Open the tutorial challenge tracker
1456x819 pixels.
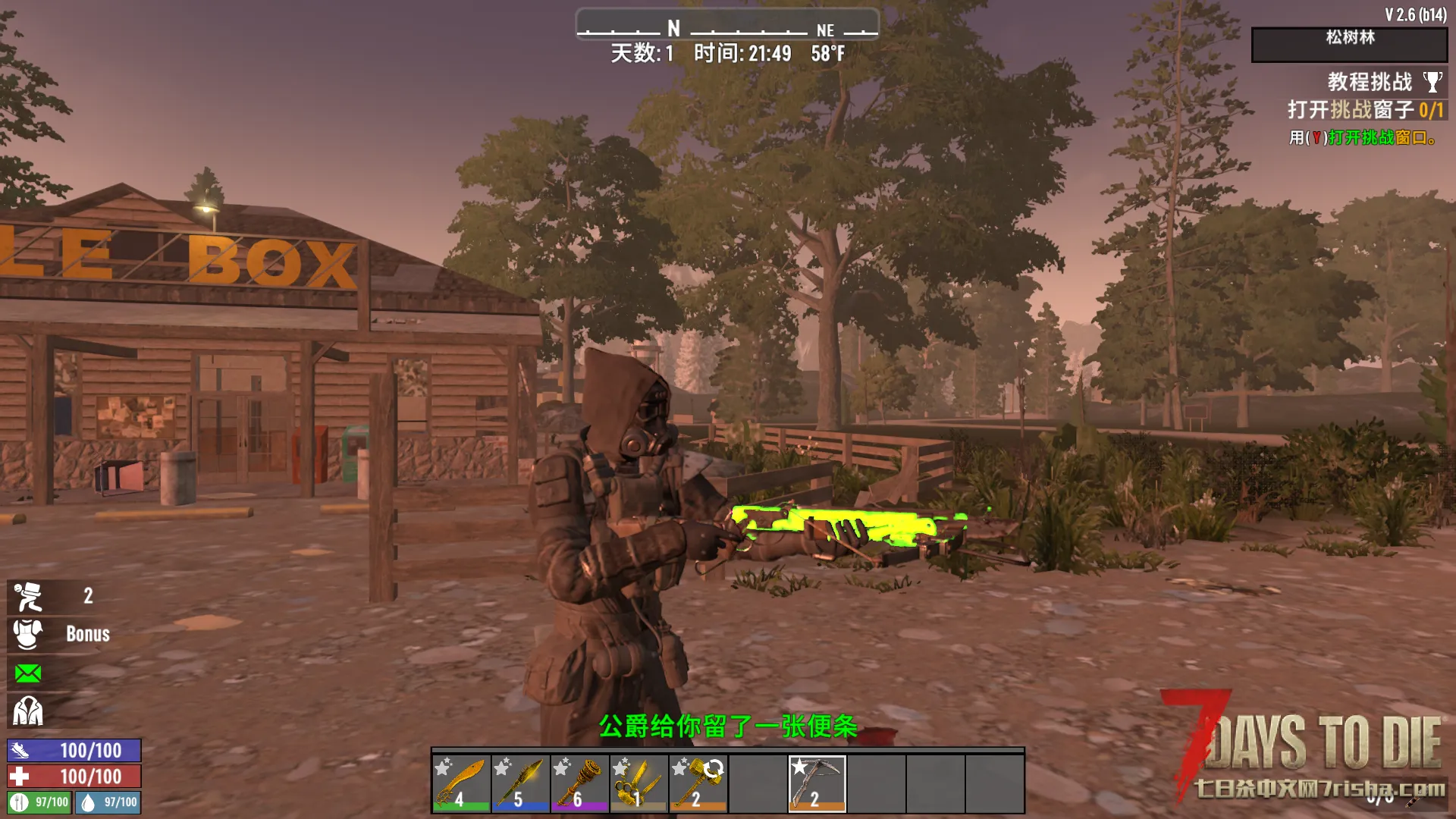[x=1369, y=82]
